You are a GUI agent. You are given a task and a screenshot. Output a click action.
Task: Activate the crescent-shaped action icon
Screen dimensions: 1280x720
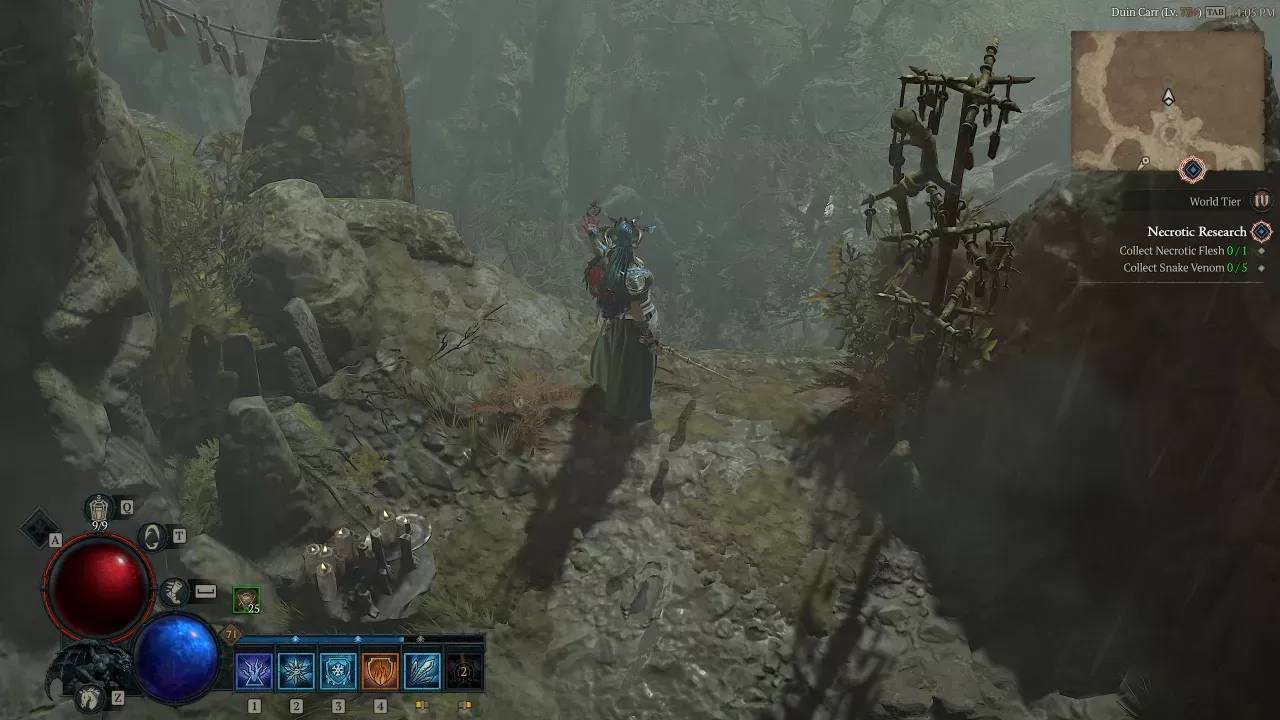coord(152,537)
